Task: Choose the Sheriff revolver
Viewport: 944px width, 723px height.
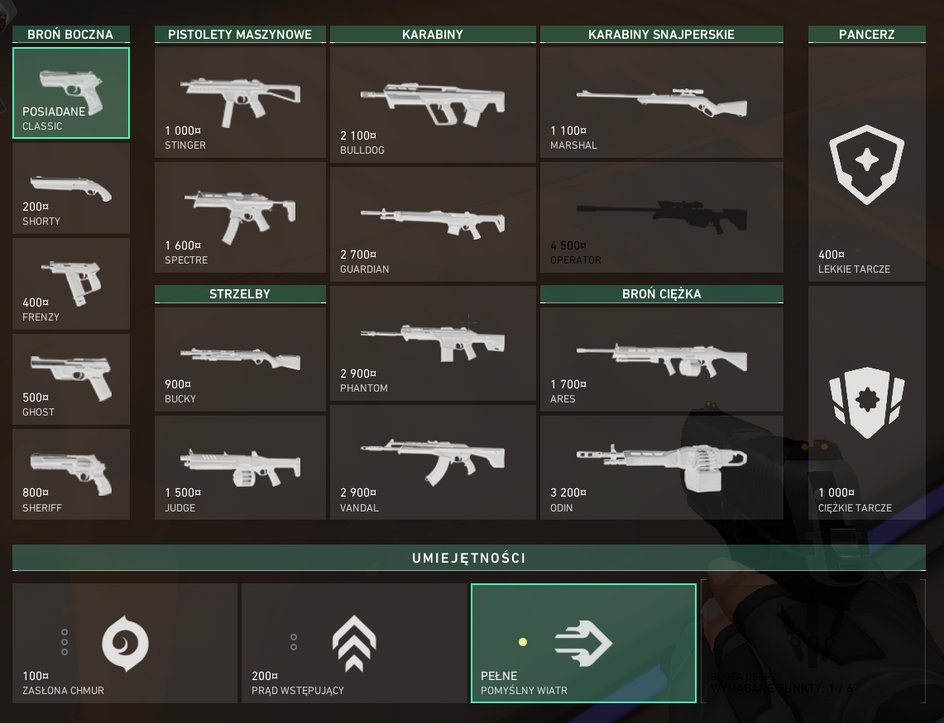Action: pos(71,474)
